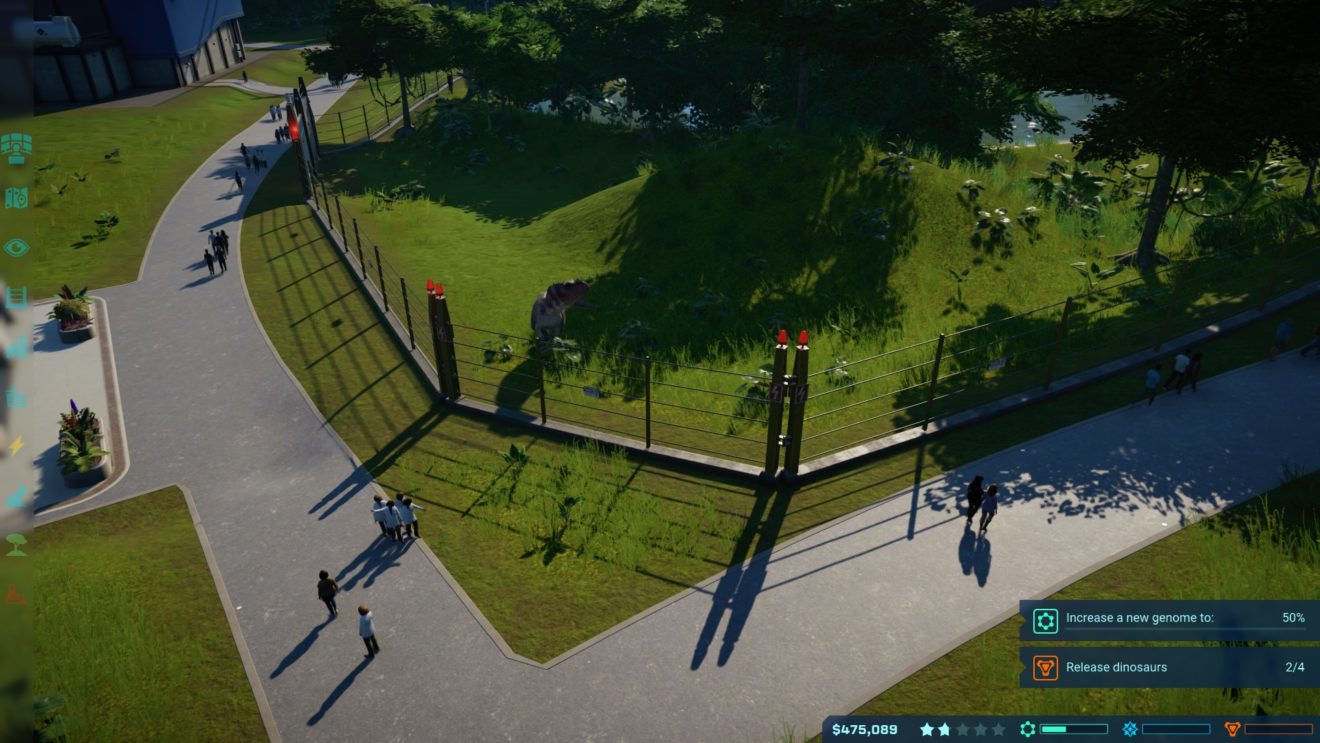Click the blue entertainment division icon
This screenshot has height=743, width=1320.
pyautogui.click(x=1129, y=729)
